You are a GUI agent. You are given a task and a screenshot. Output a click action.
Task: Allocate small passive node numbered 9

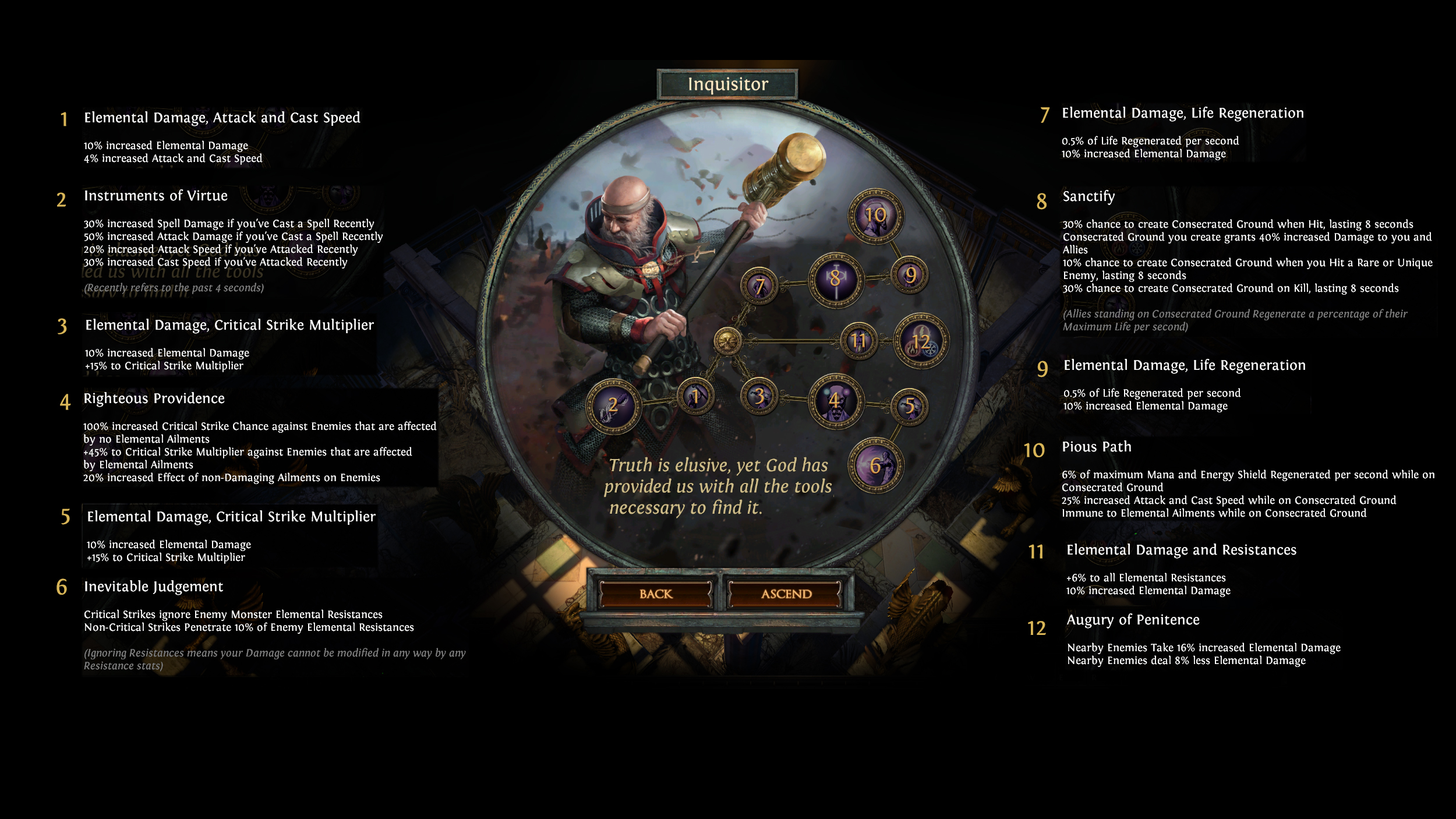click(x=910, y=275)
